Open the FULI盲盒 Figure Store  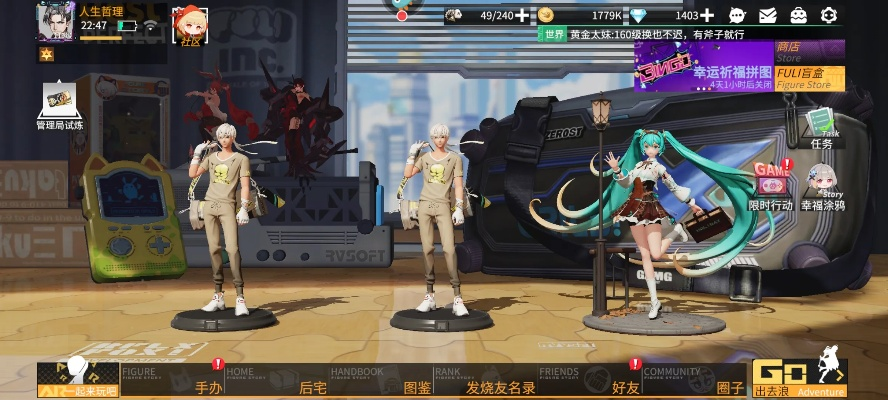coord(810,79)
